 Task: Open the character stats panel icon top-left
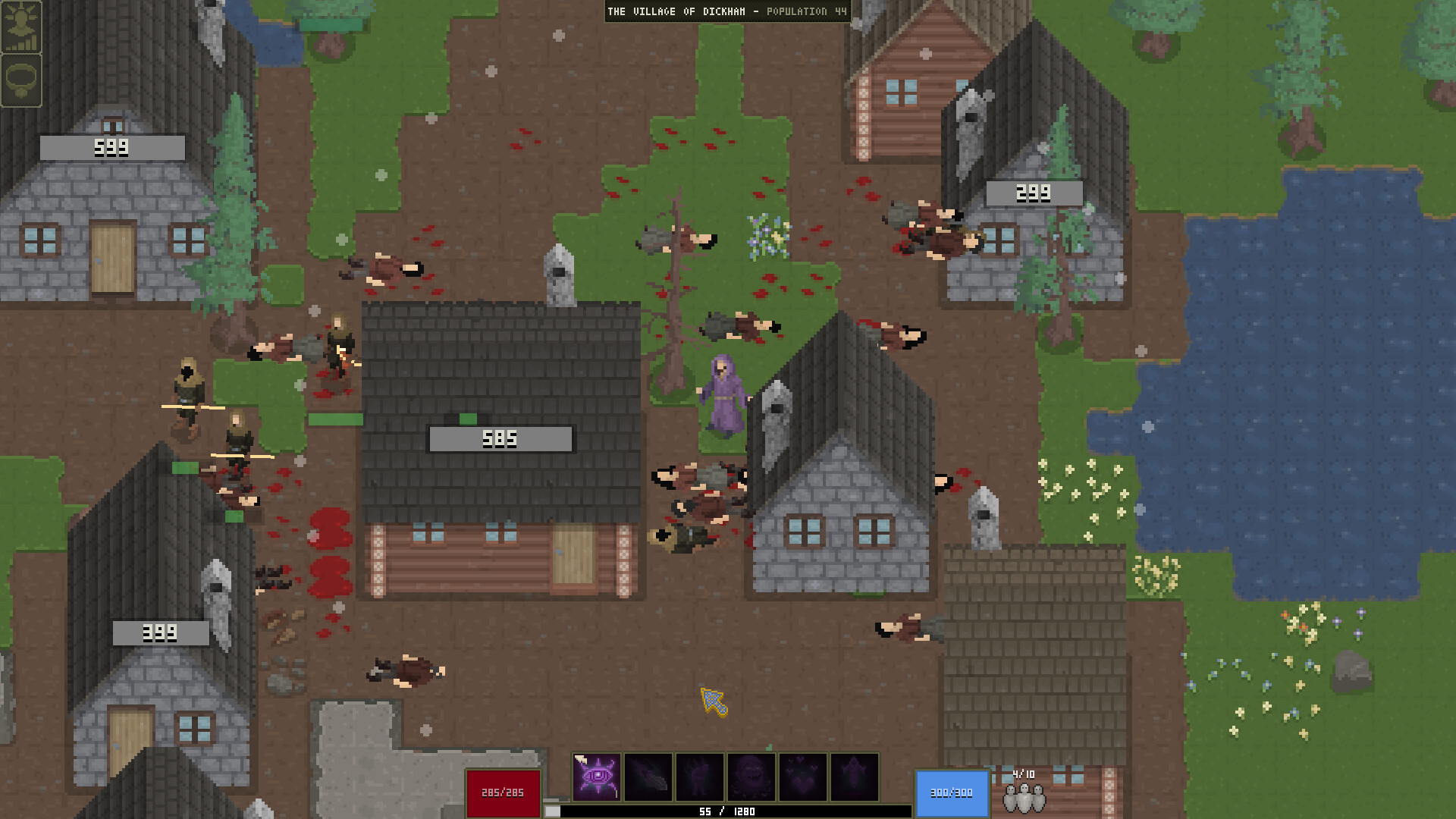[22, 29]
